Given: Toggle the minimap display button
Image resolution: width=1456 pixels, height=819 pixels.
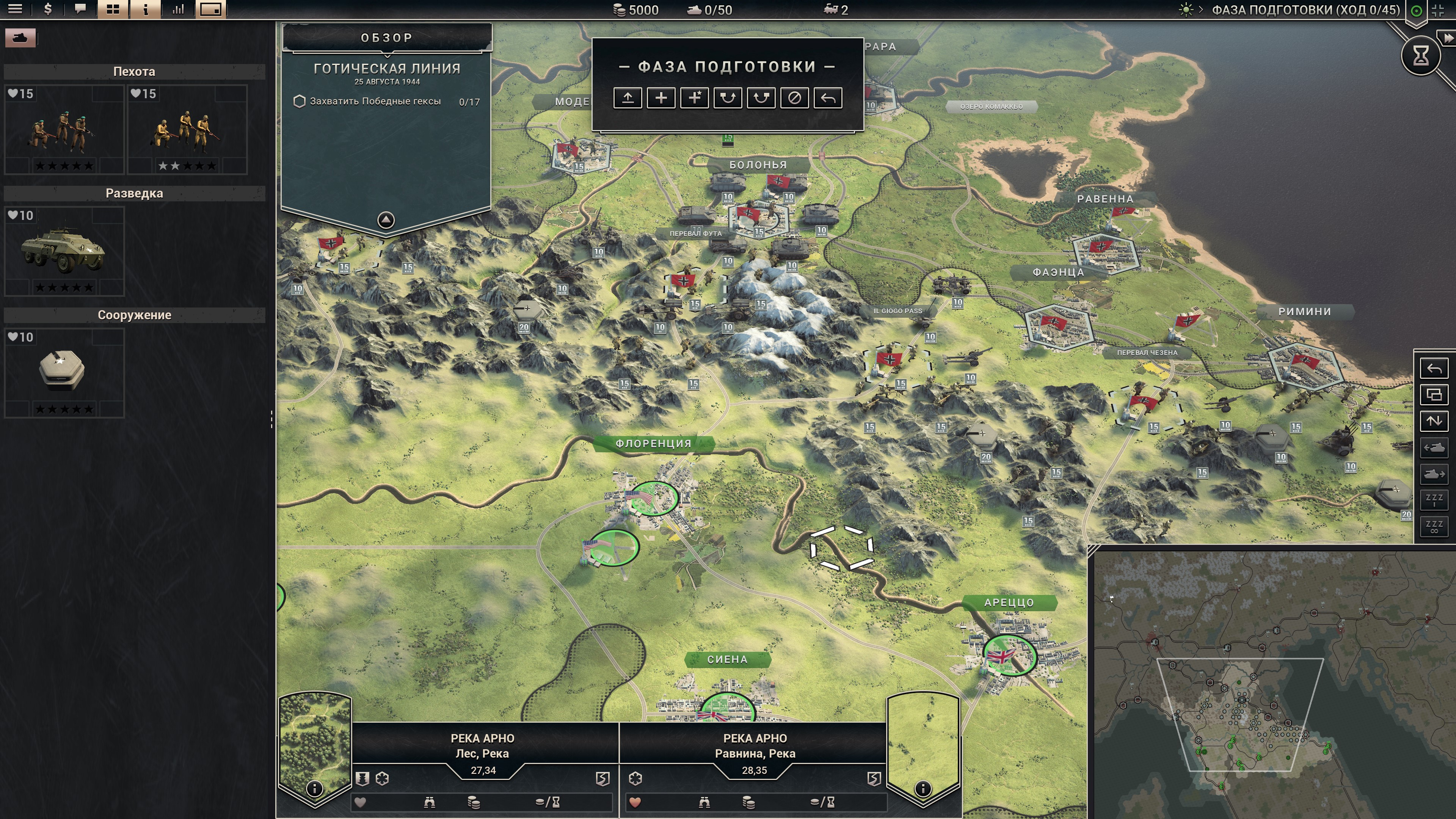Looking at the screenshot, I should tap(211, 9).
